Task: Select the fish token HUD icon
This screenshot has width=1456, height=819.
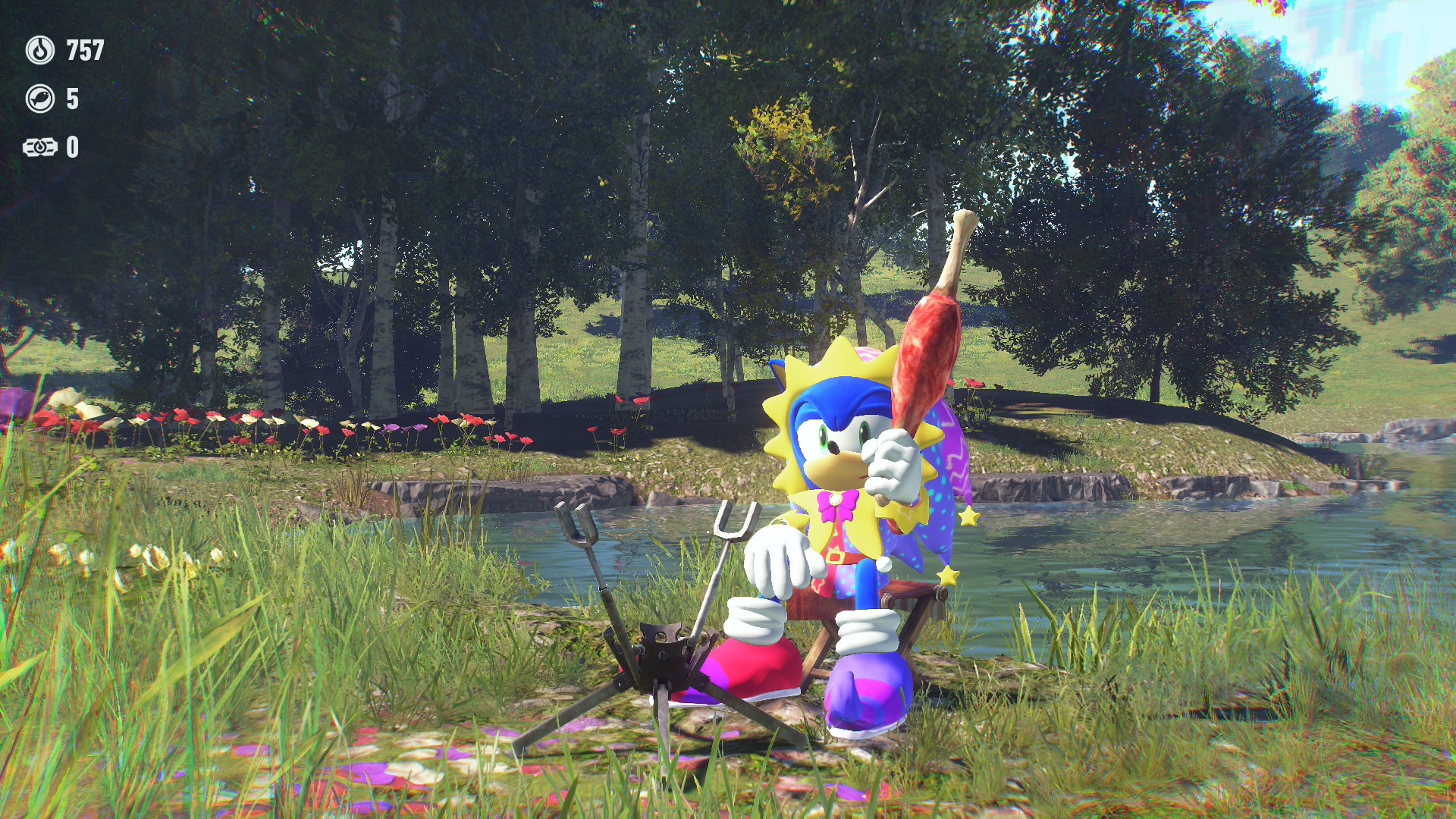Action: tap(39, 99)
